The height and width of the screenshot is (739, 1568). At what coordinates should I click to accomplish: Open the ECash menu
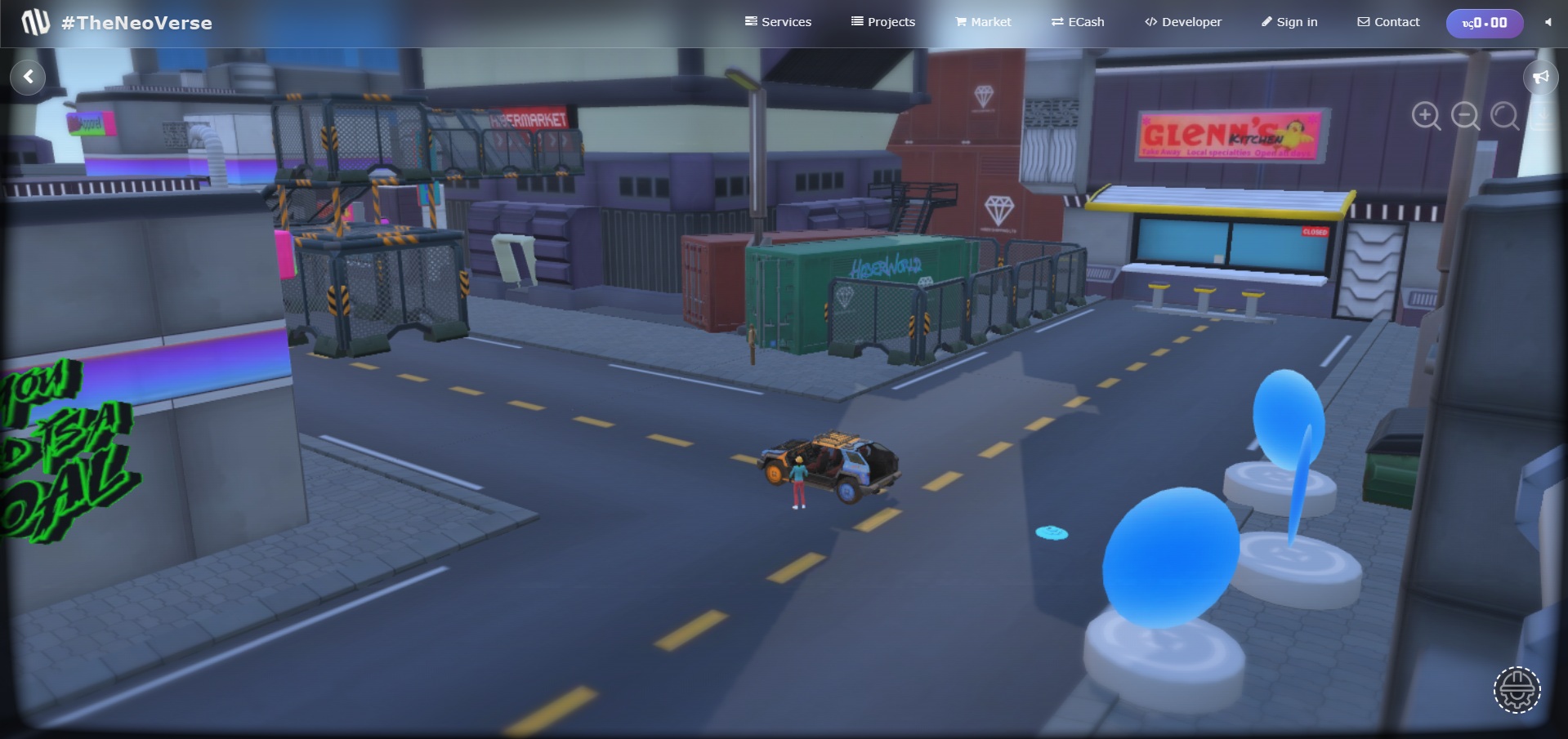(x=1077, y=22)
